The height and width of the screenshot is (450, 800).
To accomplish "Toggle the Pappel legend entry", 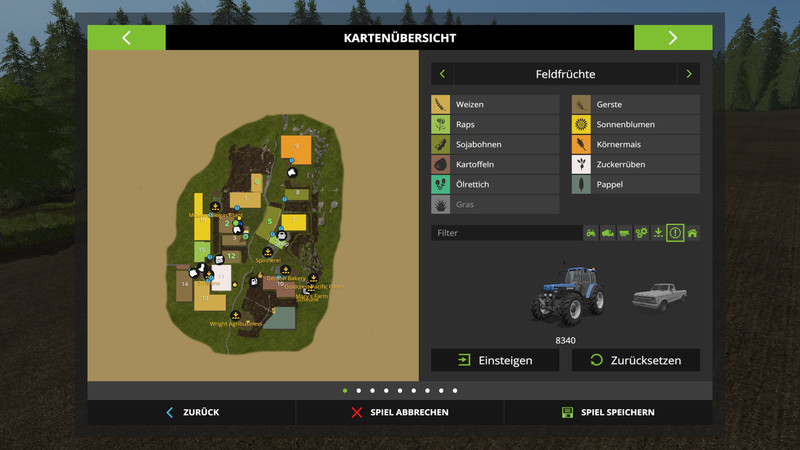I will point(635,185).
